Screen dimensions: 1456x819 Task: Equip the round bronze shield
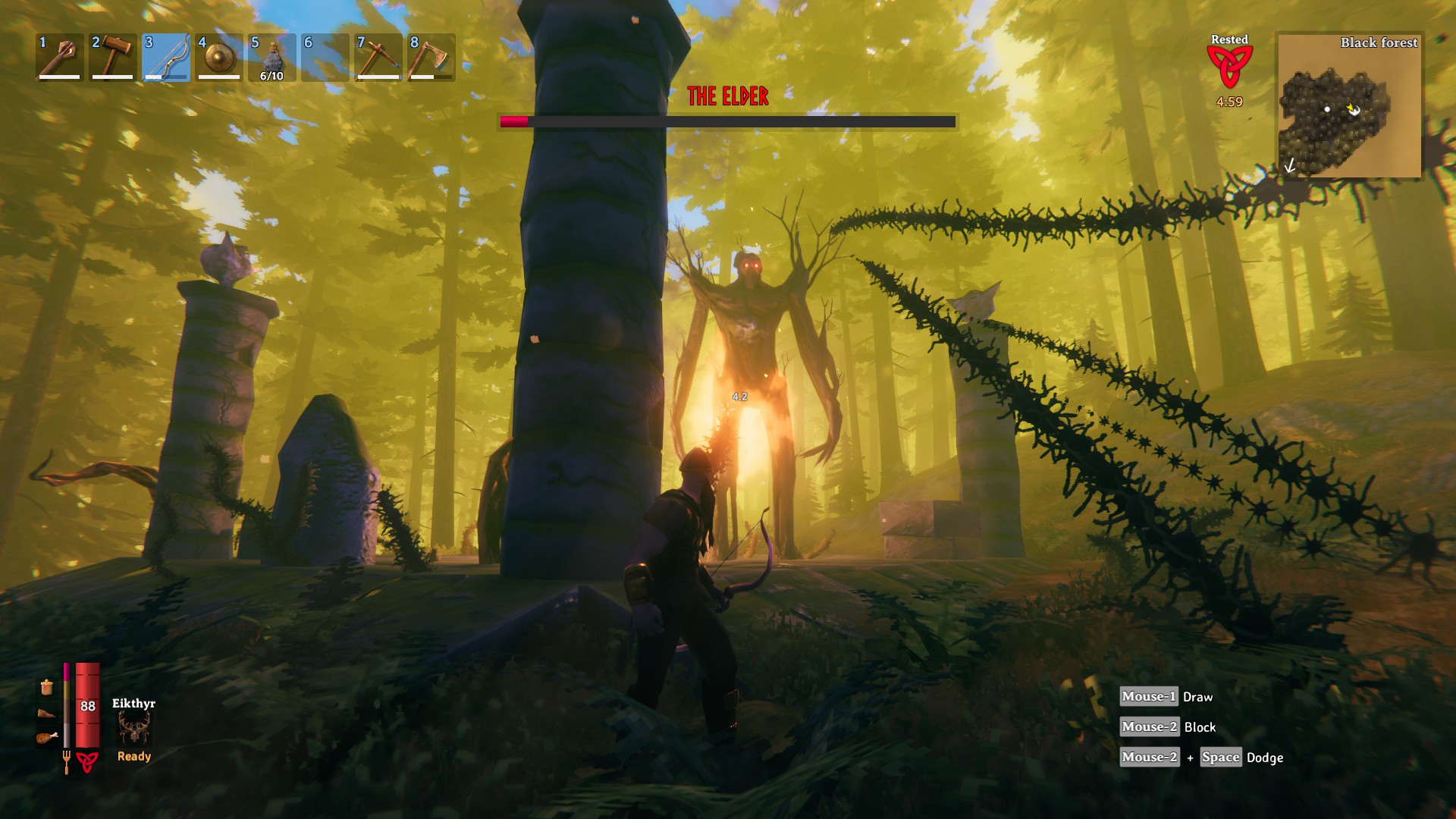219,57
